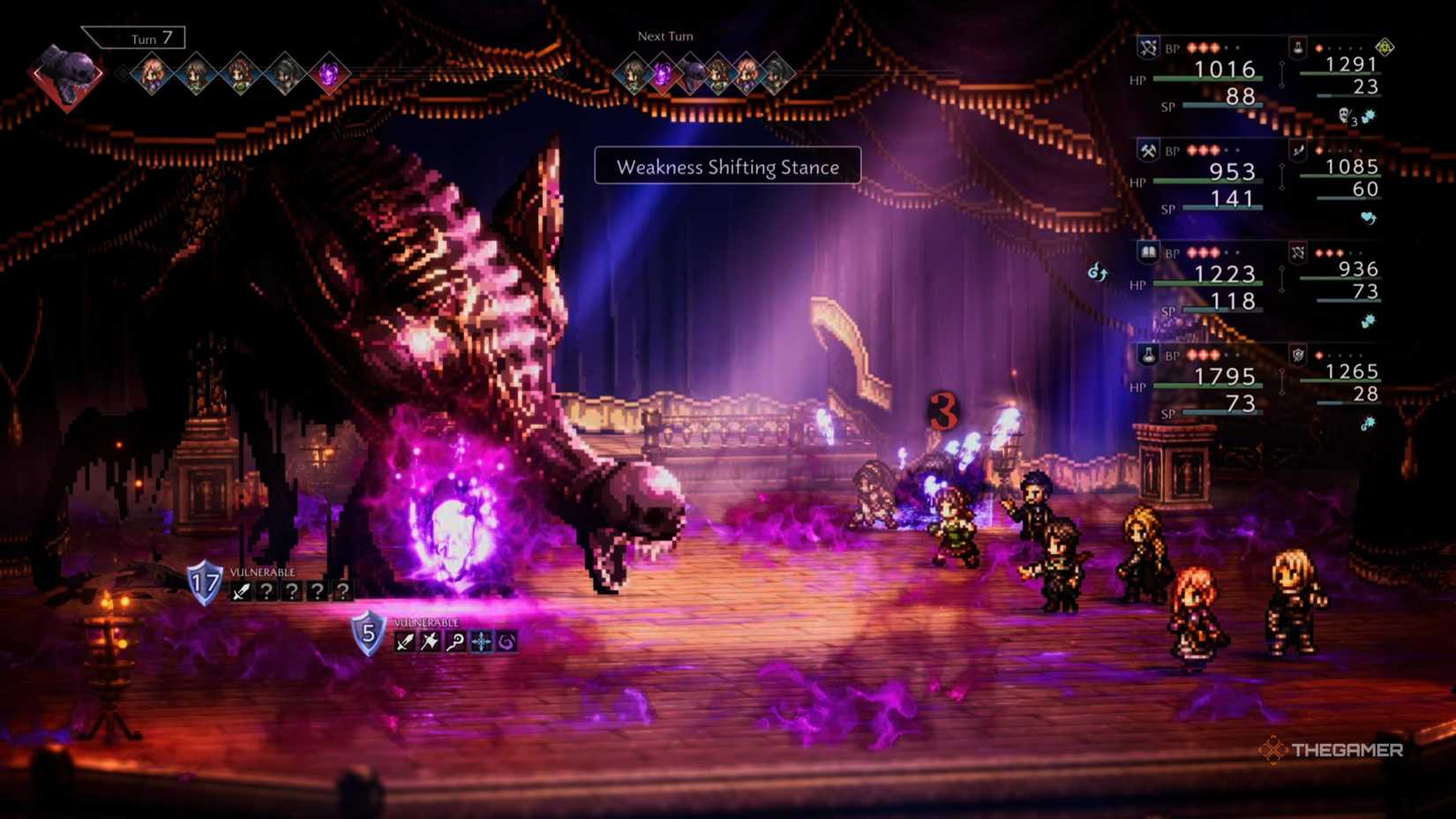Click the THEGAMER watermark logo
1456x819 pixels.
click(x=1332, y=751)
